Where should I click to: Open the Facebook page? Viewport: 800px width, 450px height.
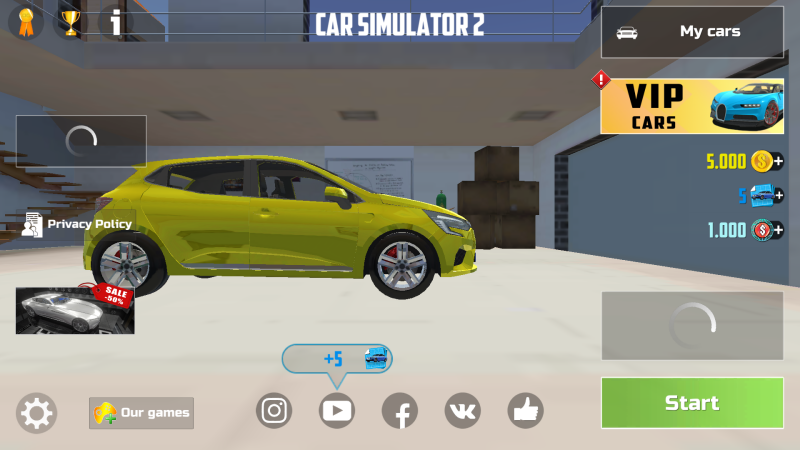[x=400, y=410]
